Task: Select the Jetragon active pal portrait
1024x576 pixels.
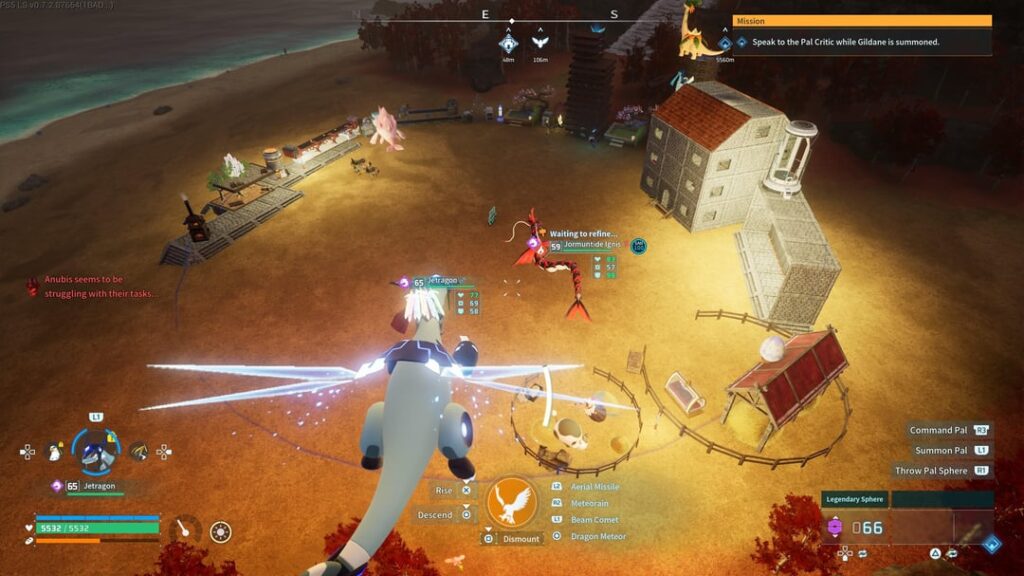Action: click(97, 453)
